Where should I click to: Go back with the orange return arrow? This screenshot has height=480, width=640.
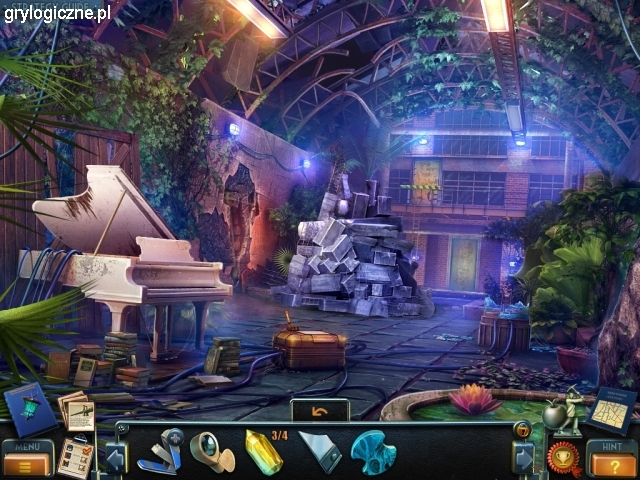tap(320, 410)
